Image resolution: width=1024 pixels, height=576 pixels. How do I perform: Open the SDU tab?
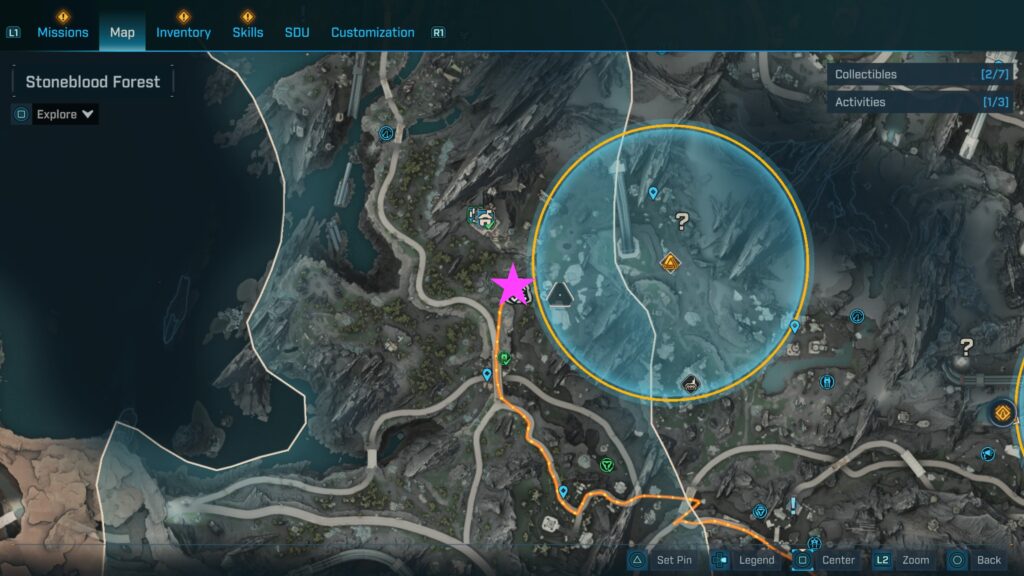pos(297,32)
